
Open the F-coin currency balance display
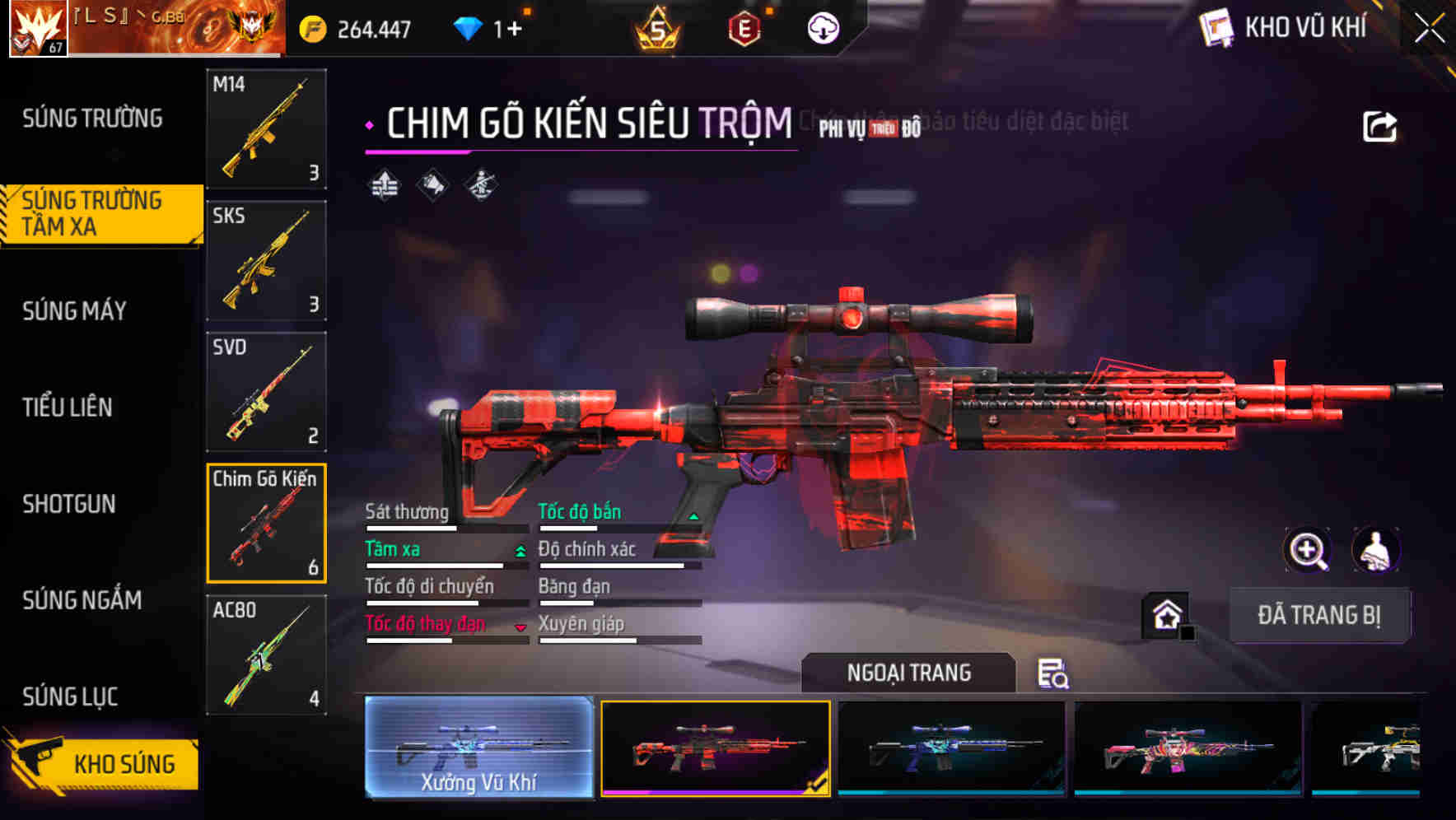(354, 26)
